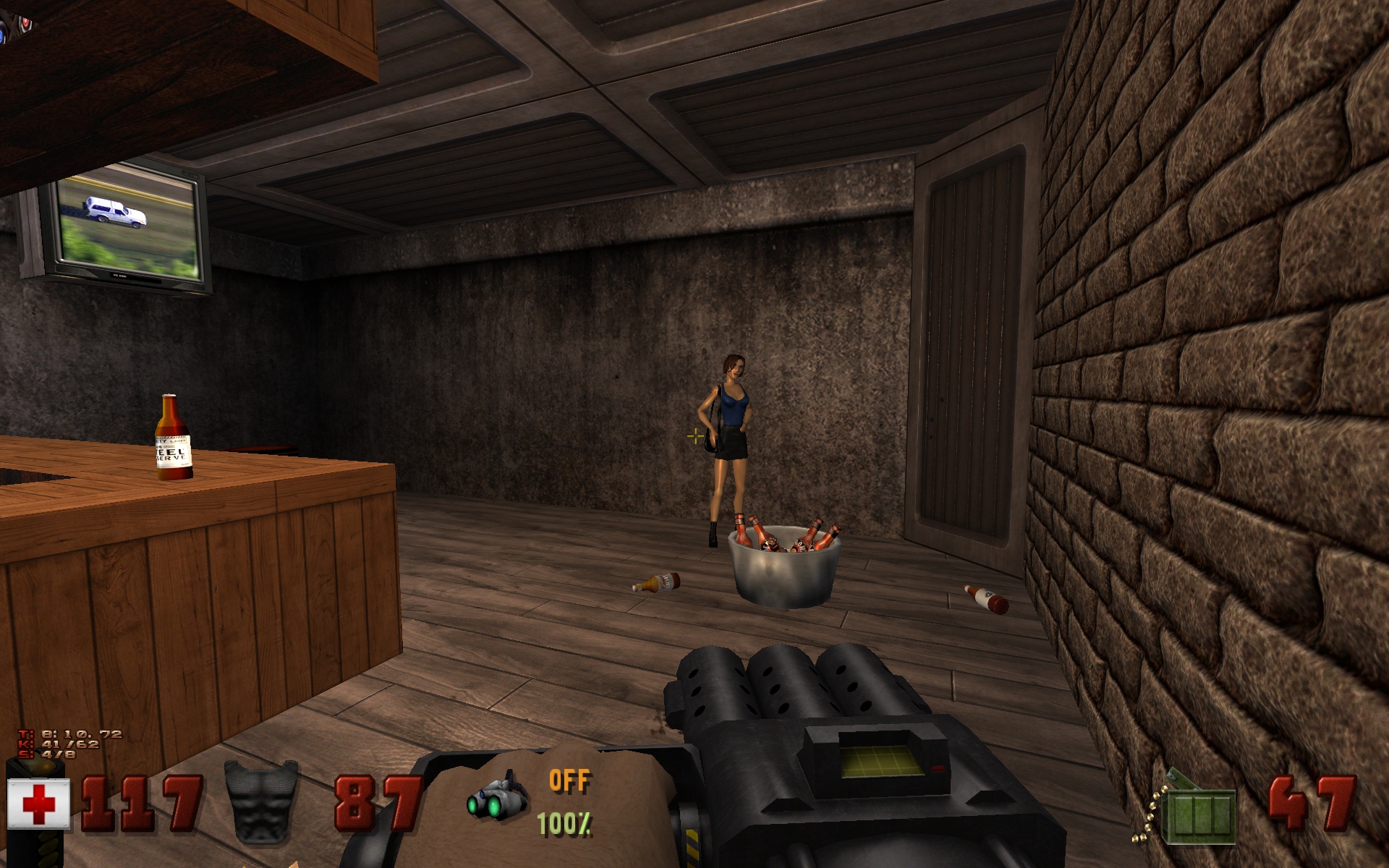Screen dimensions: 1389x868
Task: Toggle the OFF indicator above 100%
Action: pos(569,780)
